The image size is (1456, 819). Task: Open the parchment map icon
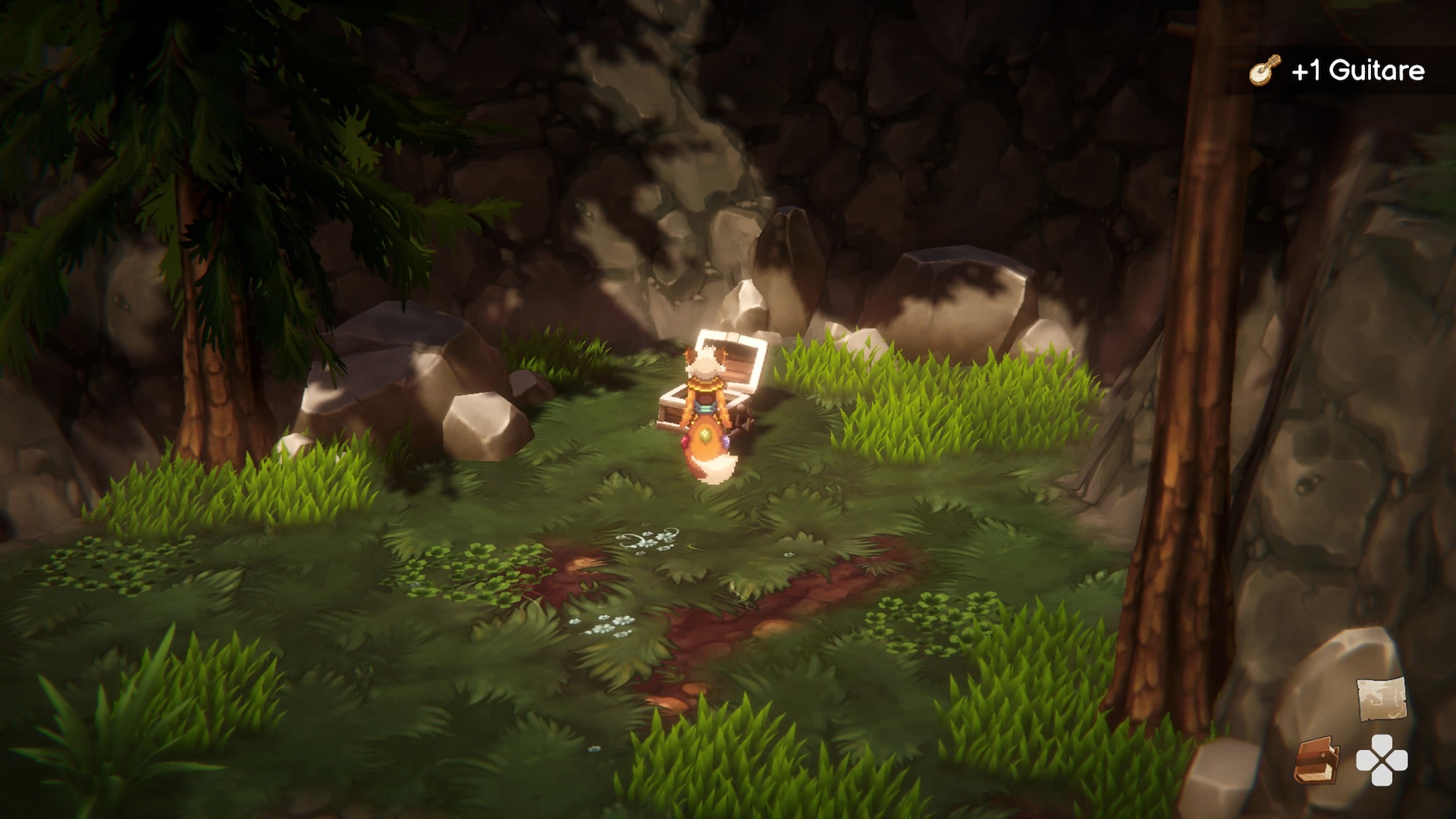click(1381, 698)
